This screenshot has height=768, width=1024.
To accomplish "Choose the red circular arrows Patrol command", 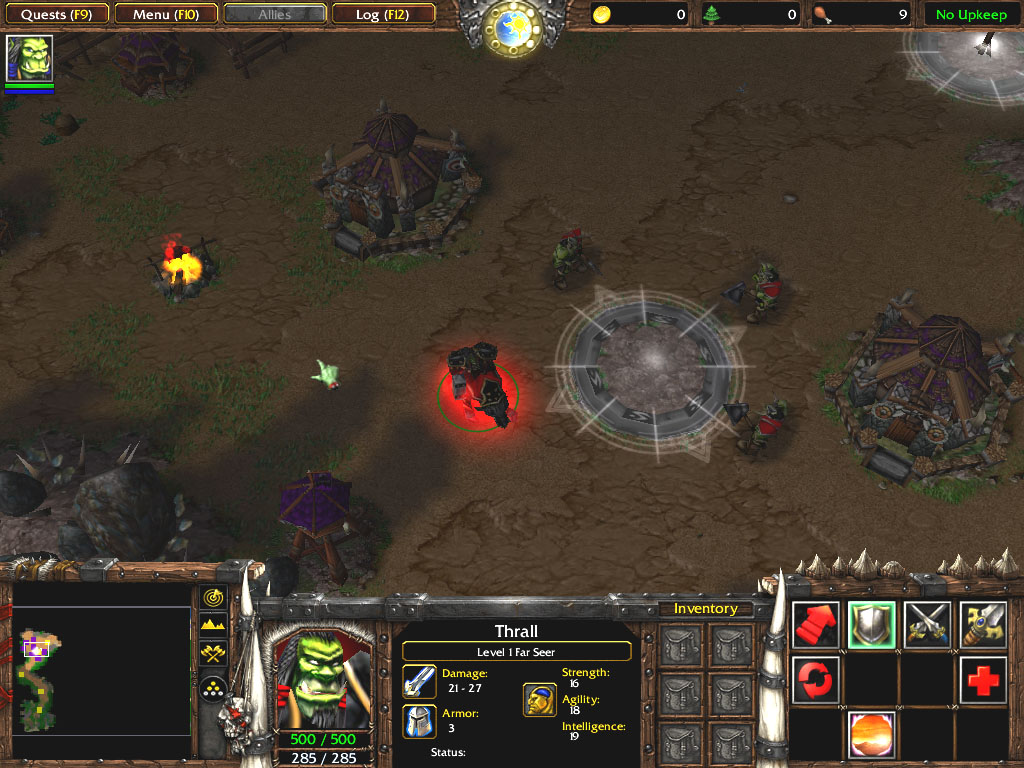I will (815, 680).
